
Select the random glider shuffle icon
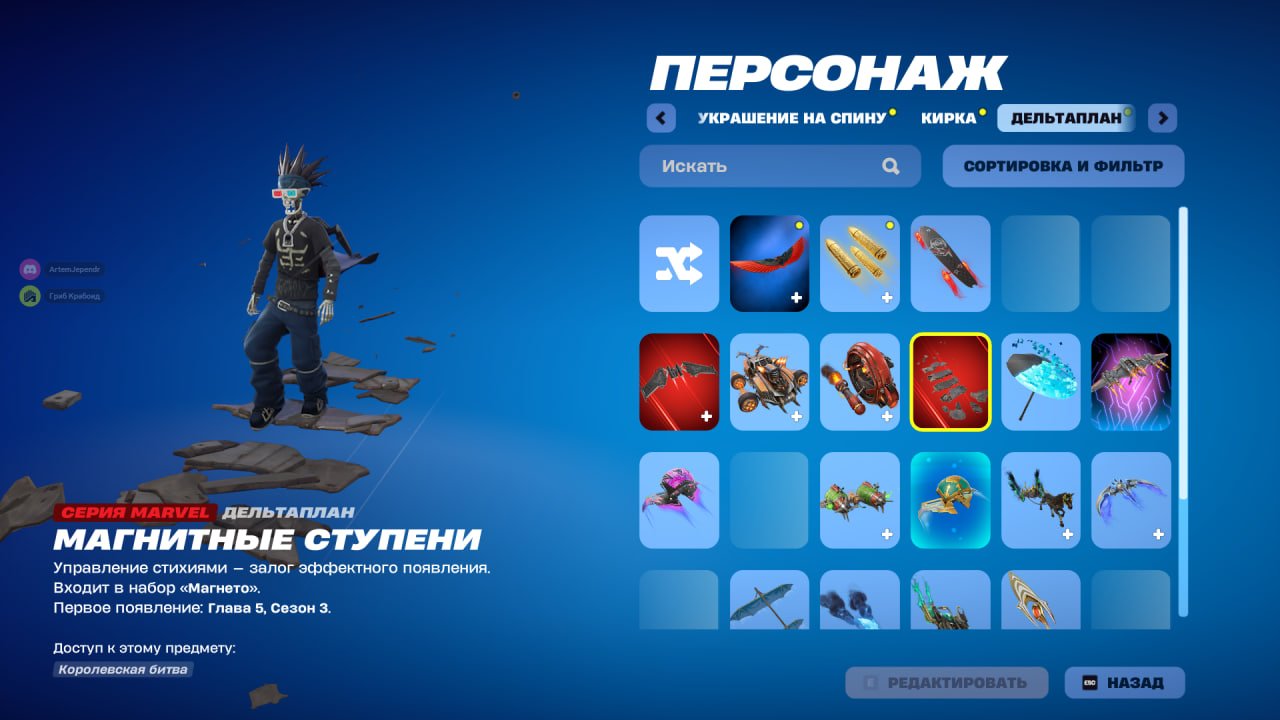click(679, 263)
